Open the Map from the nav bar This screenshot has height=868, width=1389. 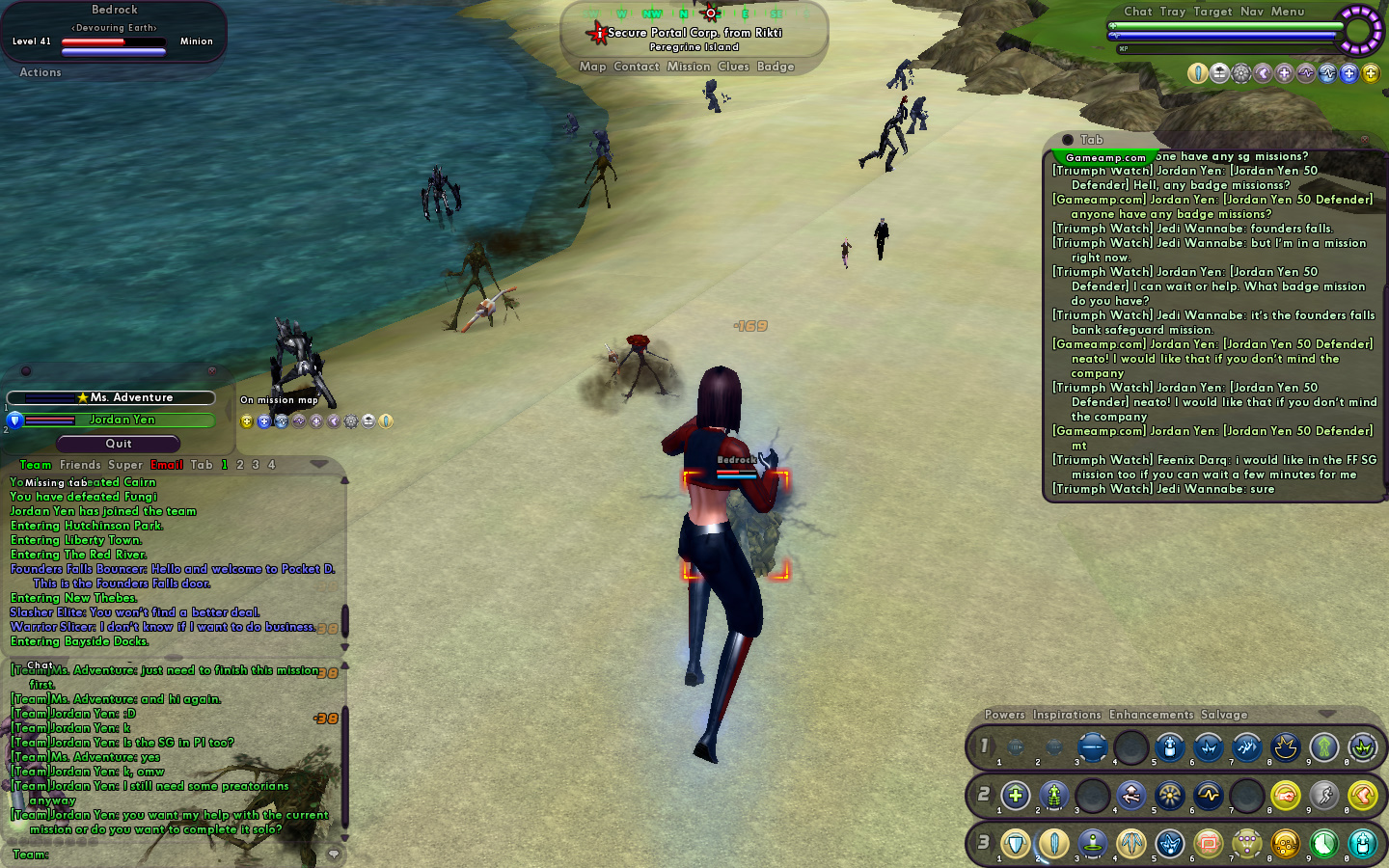592,67
